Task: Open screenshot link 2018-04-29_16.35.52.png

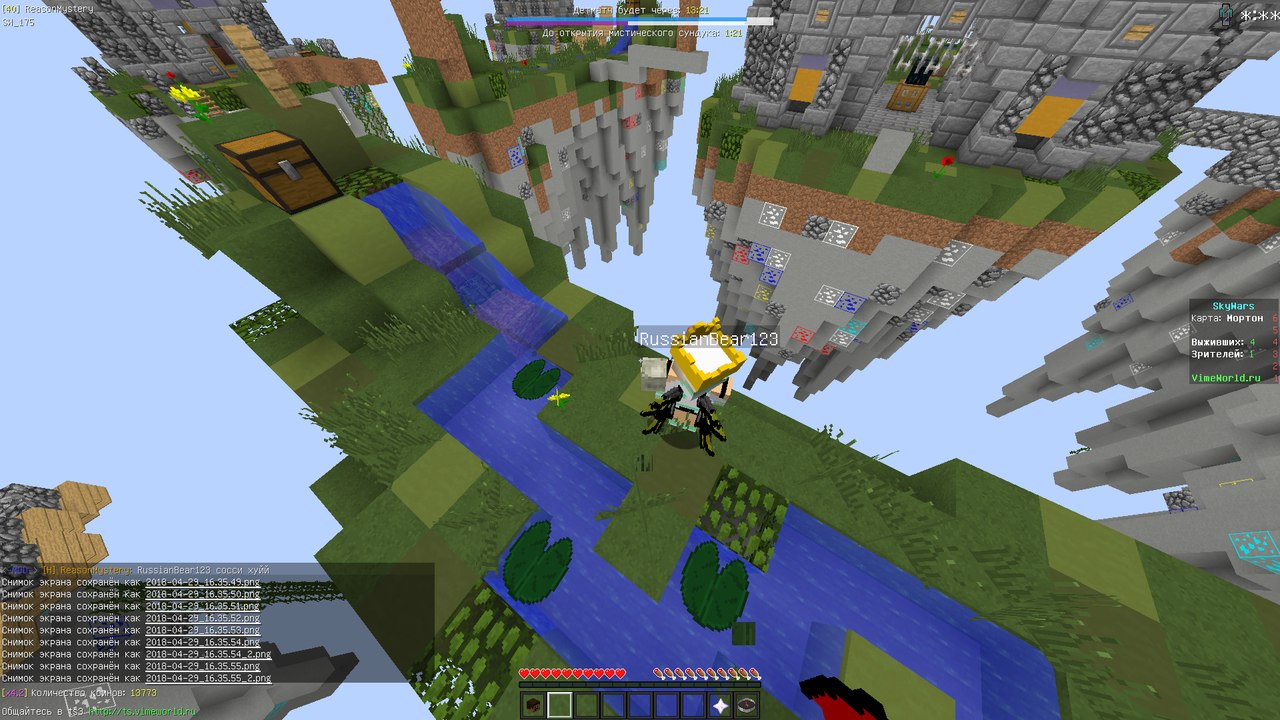Action: point(202,618)
